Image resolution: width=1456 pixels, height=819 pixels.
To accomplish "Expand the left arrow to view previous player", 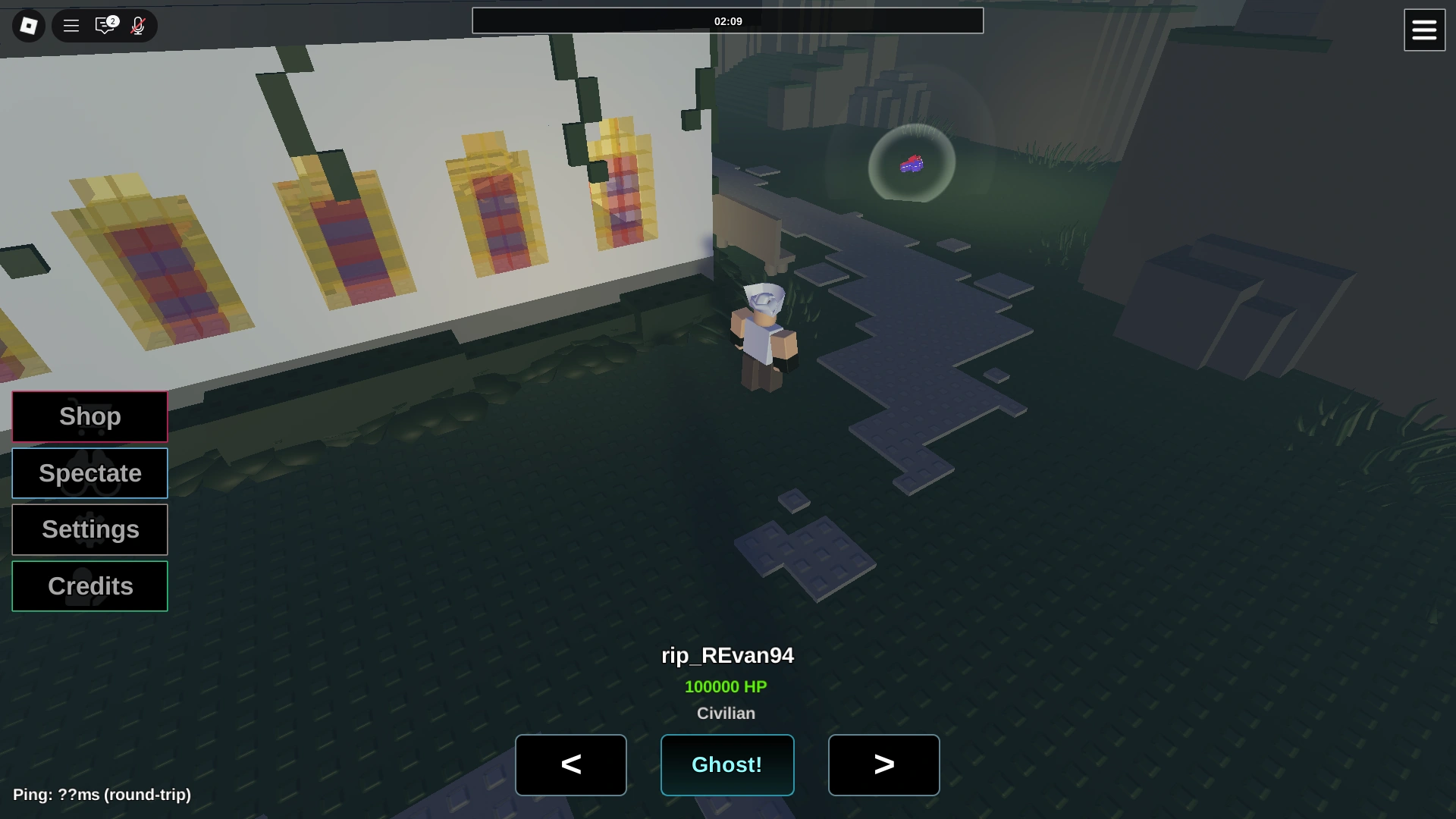I will (x=570, y=764).
